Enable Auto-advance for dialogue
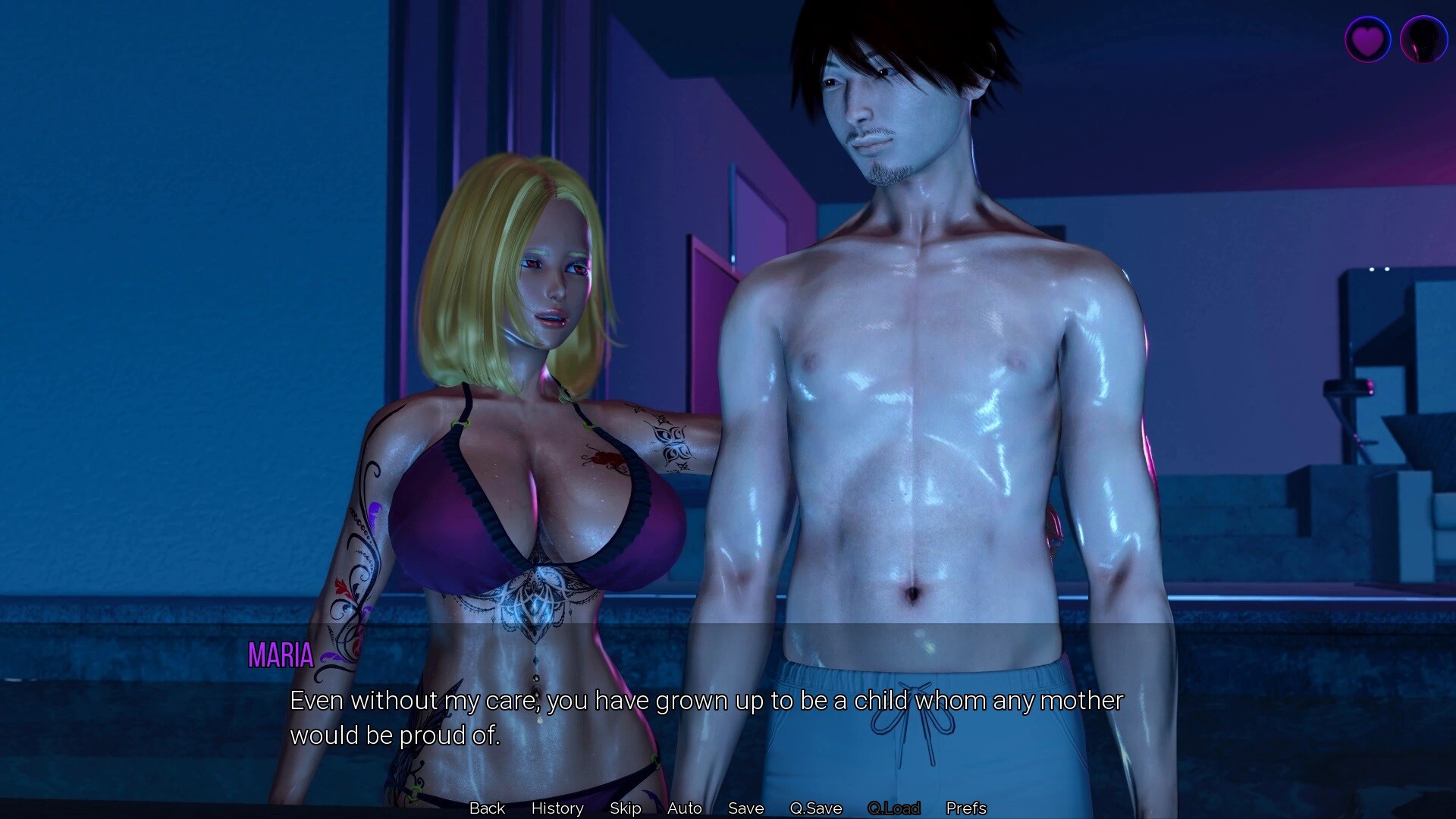 pyautogui.click(x=685, y=808)
